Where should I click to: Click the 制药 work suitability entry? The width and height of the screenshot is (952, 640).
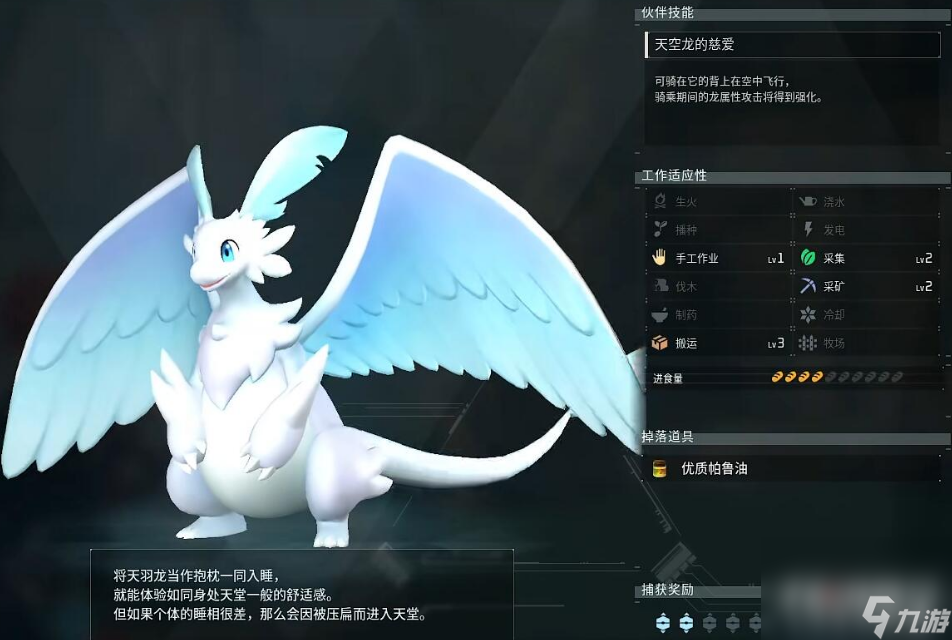pos(717,315)
